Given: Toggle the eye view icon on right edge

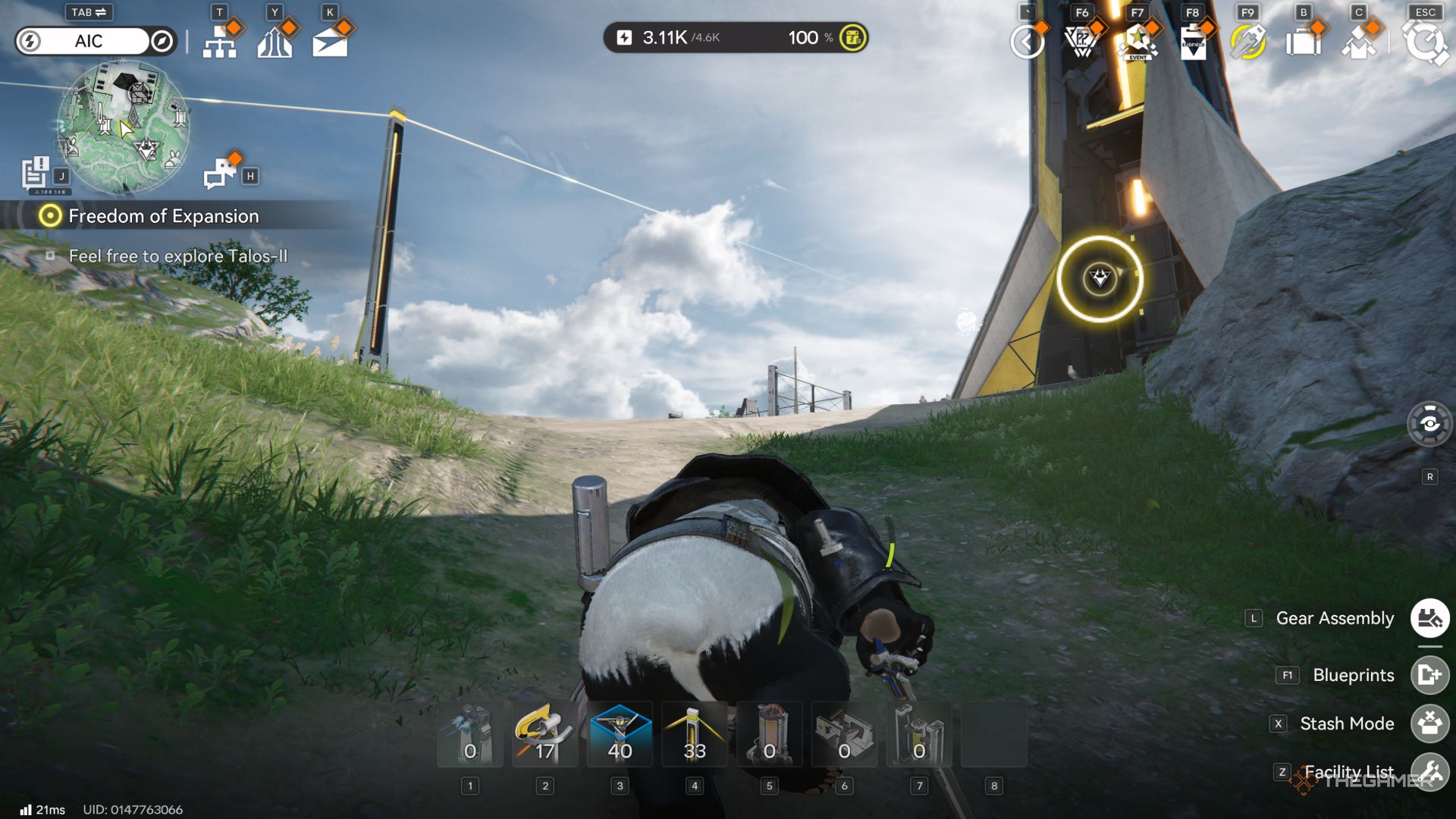Looking at the screenshot, I should (1429, 423).
